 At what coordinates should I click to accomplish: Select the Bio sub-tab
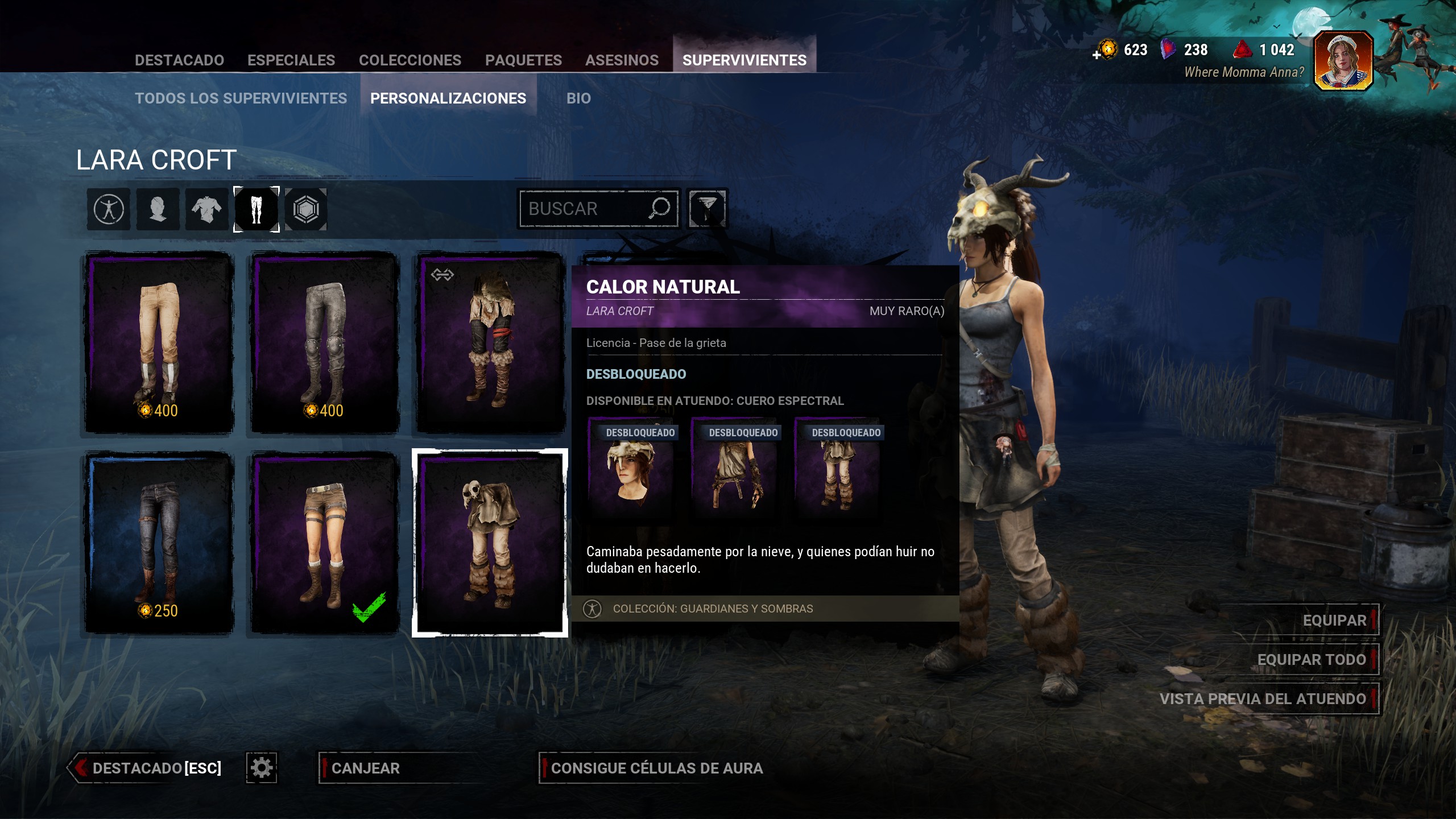[578, 98]
